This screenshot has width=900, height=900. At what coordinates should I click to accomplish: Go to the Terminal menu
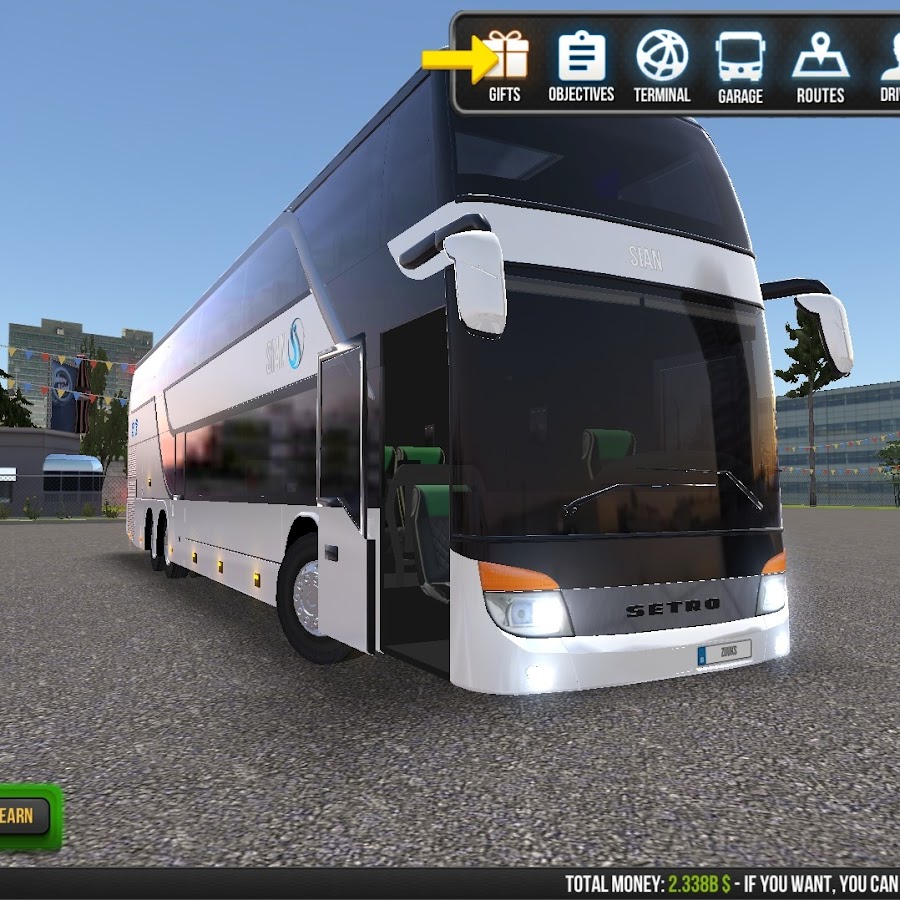662,65
